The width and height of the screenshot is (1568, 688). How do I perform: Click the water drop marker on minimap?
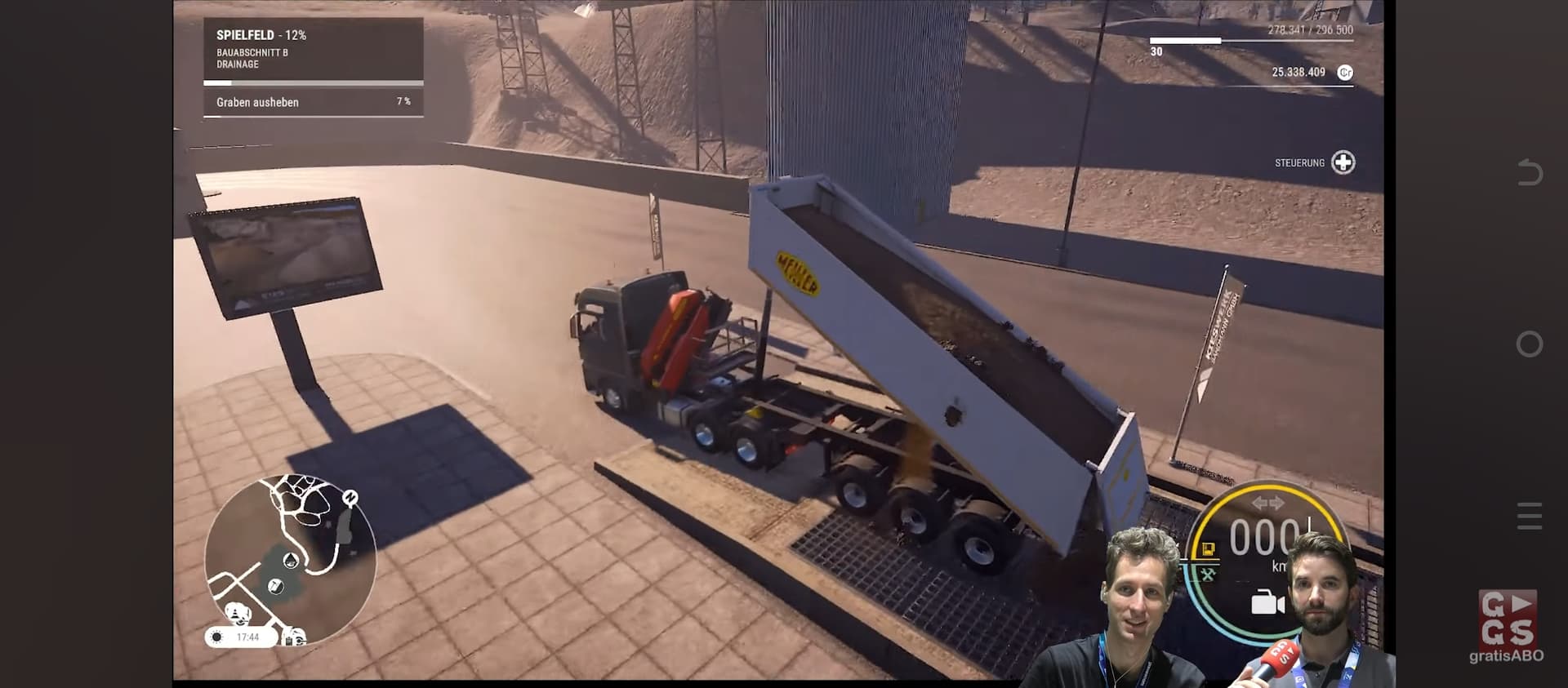tap(290, 560)
